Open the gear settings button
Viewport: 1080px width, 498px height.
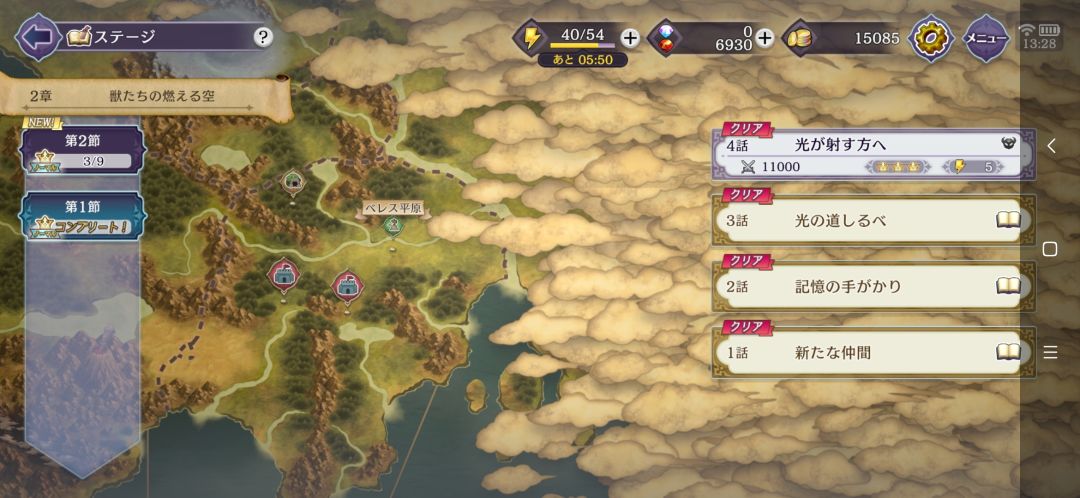coord(931,38)
